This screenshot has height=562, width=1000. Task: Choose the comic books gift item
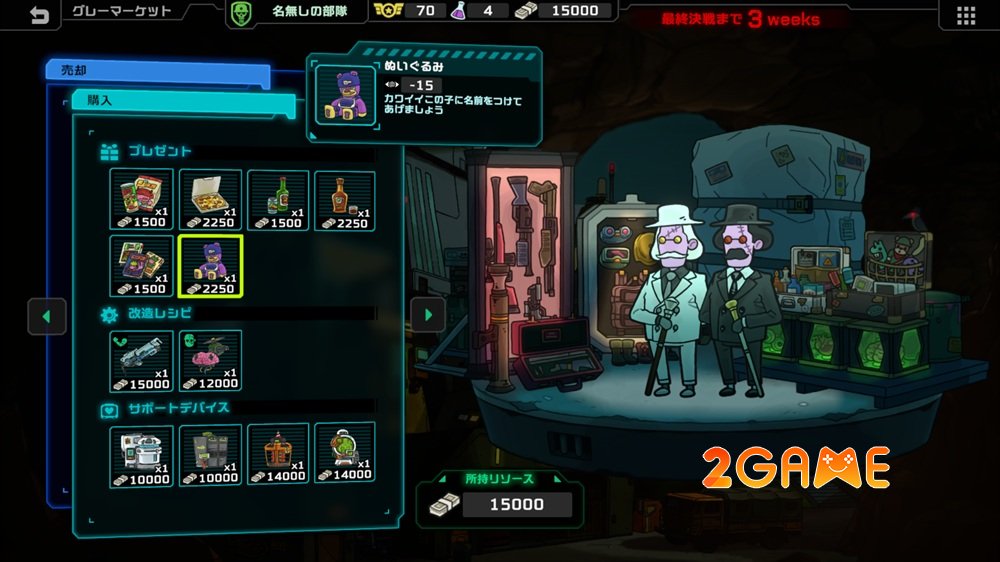click(x=141, y=267)
